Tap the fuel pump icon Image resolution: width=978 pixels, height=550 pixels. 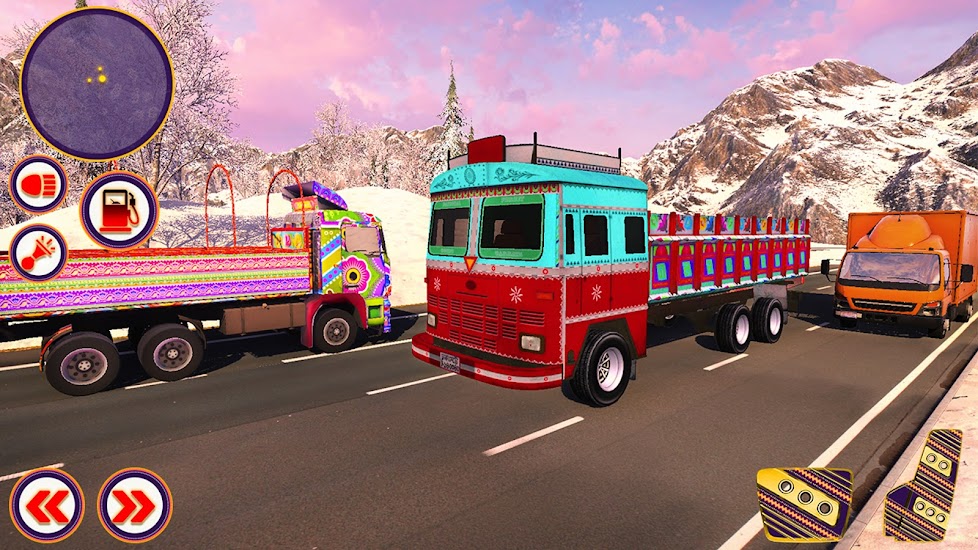[x=119, y=210]
